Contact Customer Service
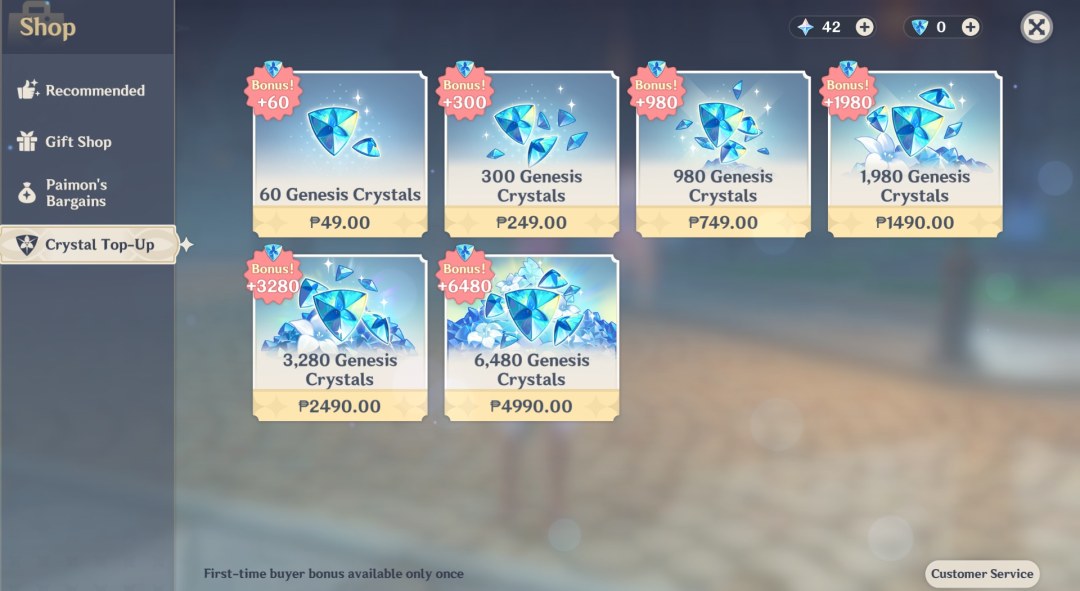1080x591 pixels. pos(982,574)
